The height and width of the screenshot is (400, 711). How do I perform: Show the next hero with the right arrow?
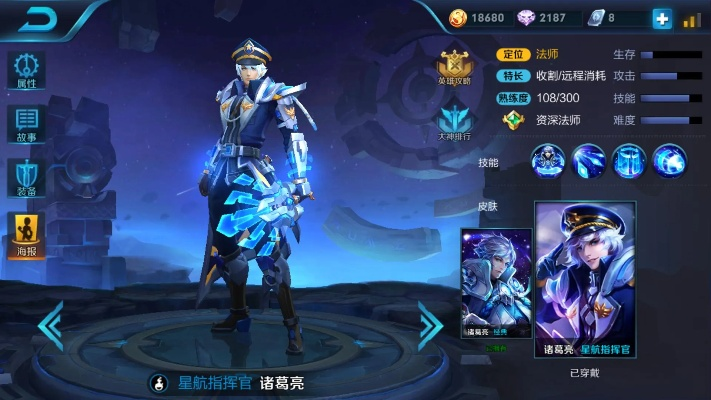[430, 324]
